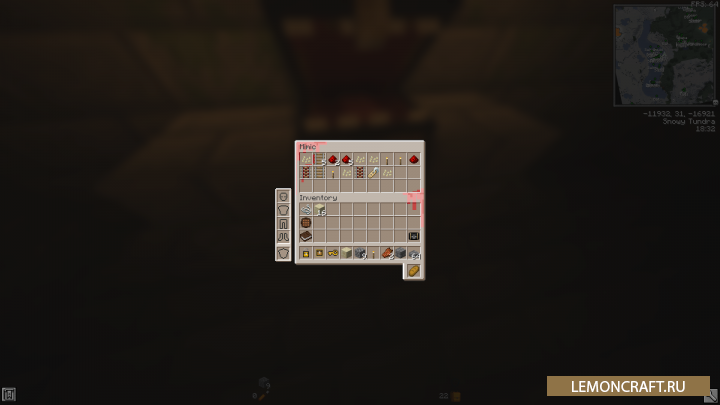Click the LEMONCRAFT.RU watermark link
Image resolution: width=720 pixels, height=405 pixels.
[x=628, y=386]
